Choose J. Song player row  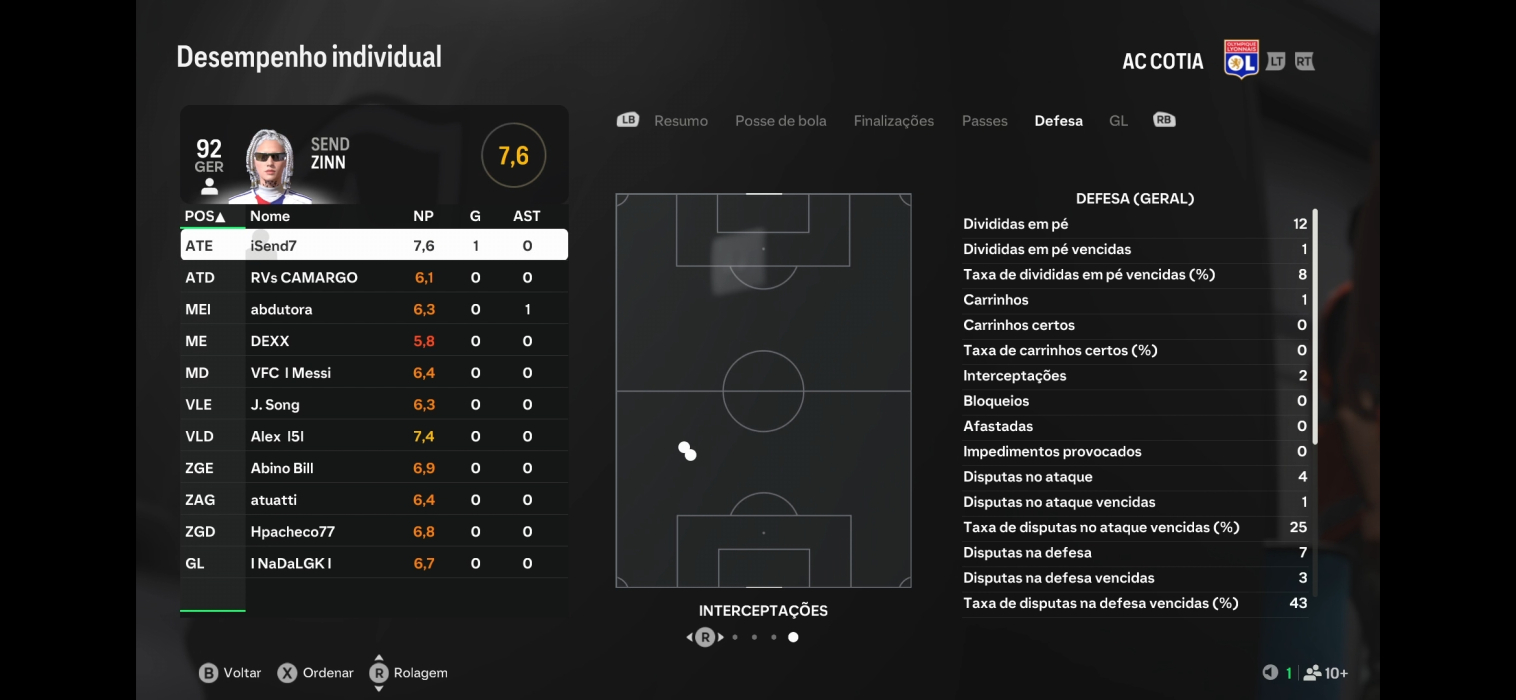pyautogui.click(x=374, y=405)
